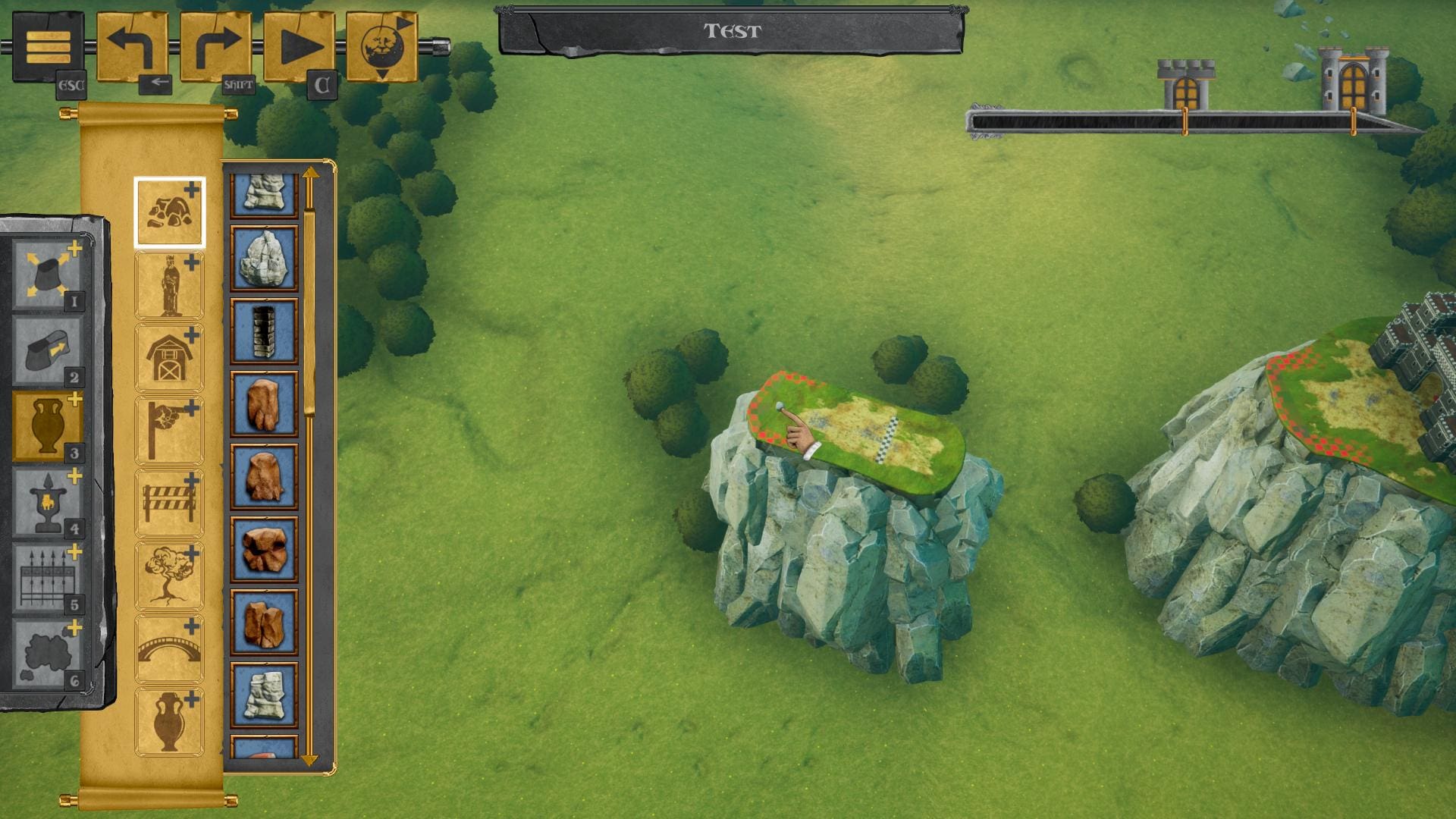Select the tree foliage category

point(169,576)
